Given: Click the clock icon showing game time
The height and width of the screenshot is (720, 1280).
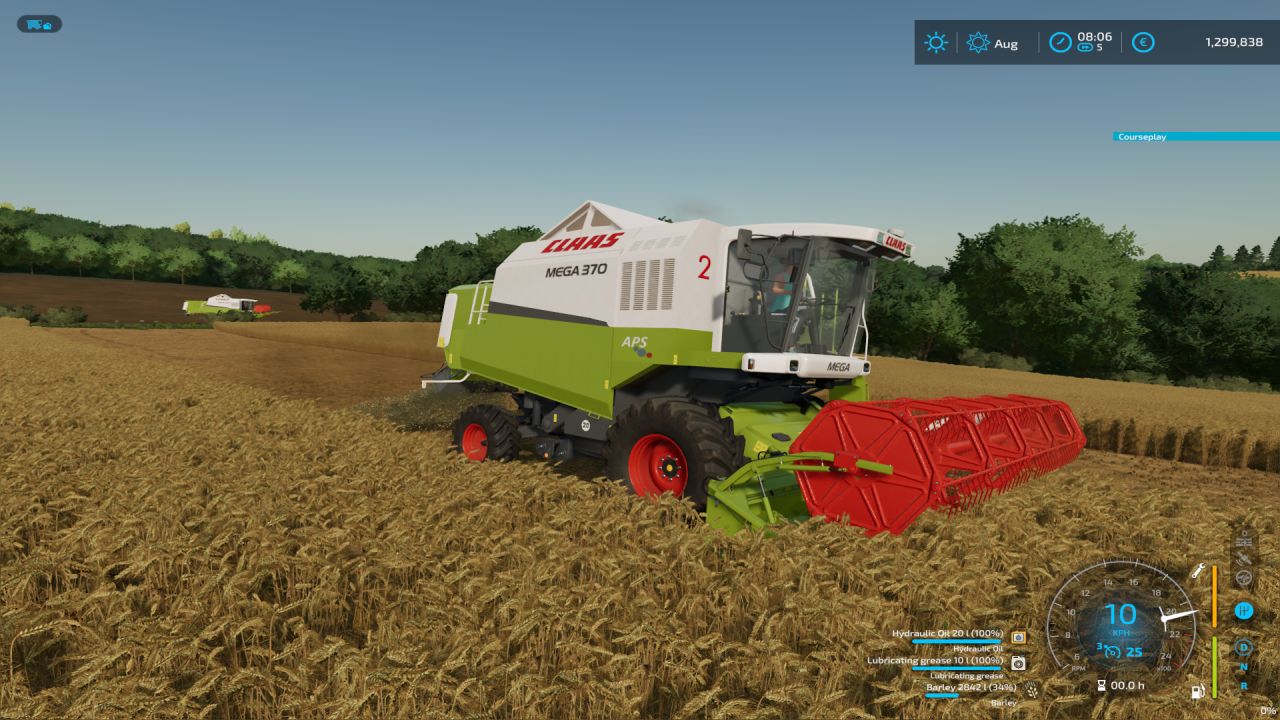Looking at the screenshot, I should click(x=1060, y=42).
